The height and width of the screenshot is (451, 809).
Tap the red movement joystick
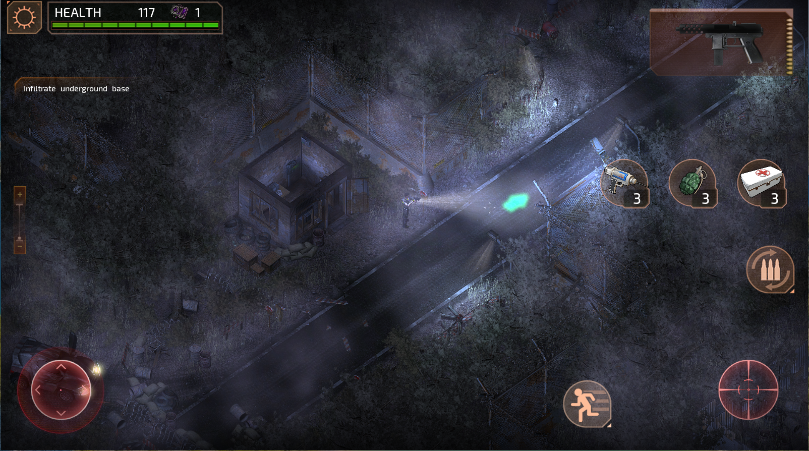tap(60, 388)
